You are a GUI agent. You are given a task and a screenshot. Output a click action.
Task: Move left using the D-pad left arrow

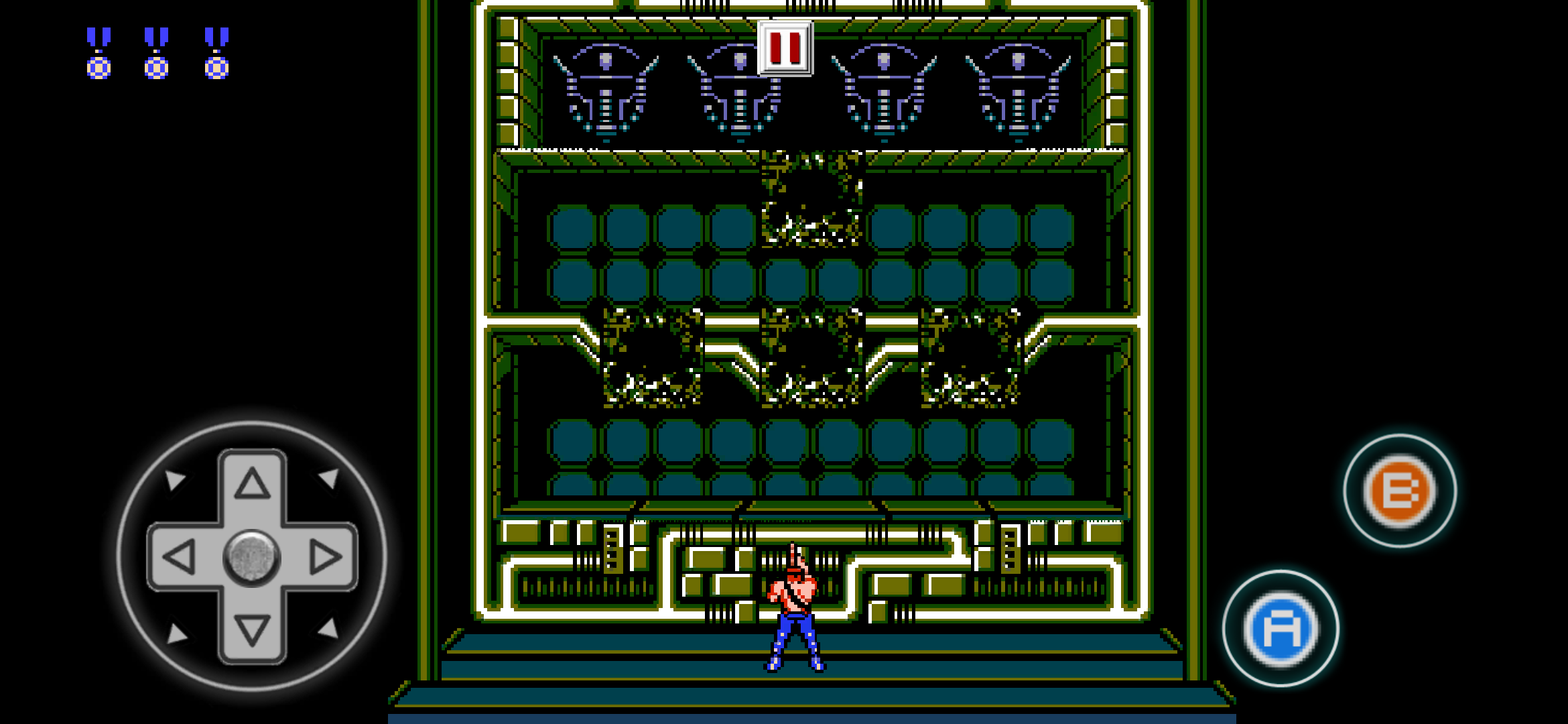click(180, 556)
